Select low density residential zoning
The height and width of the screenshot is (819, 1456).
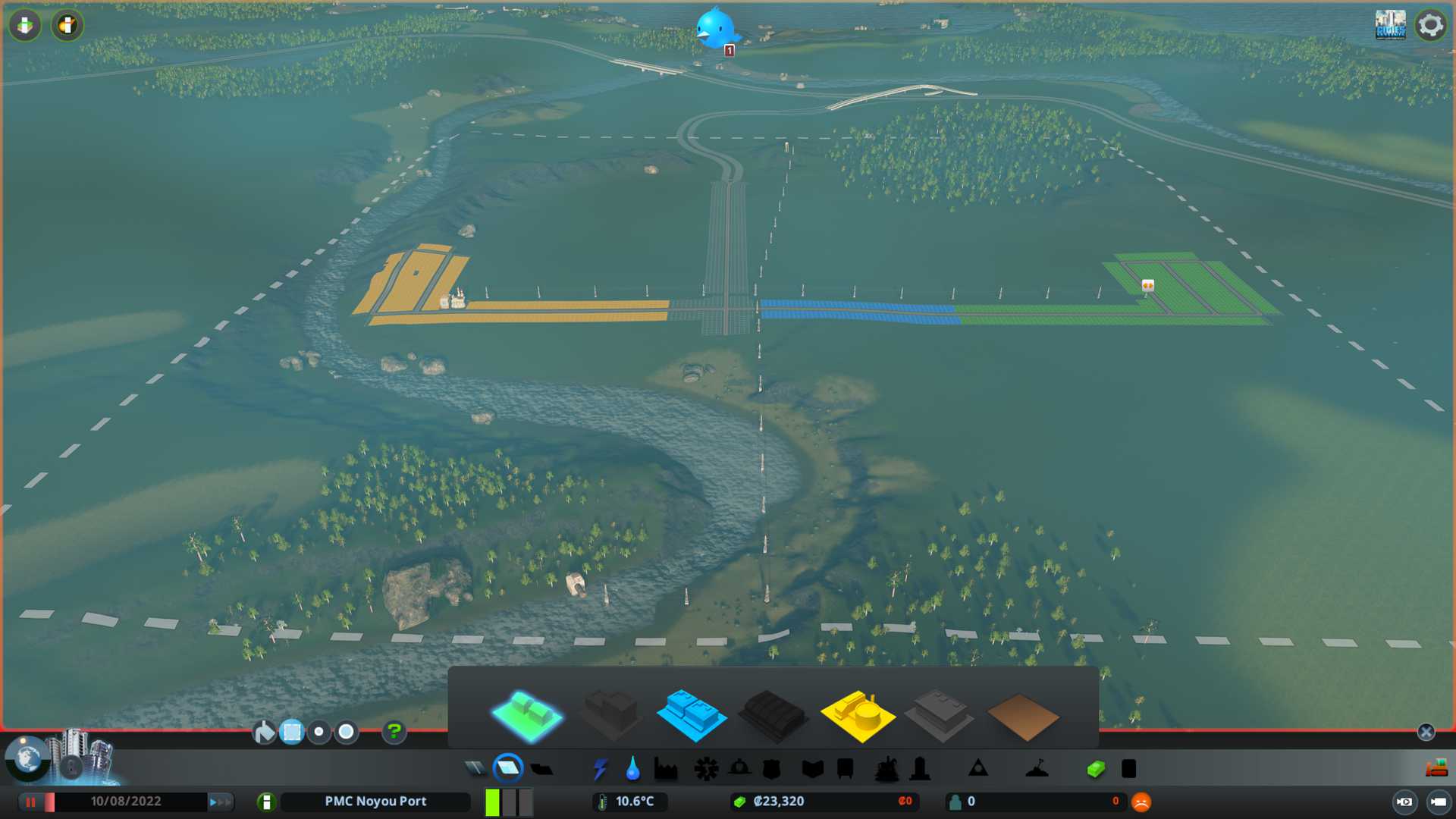528,714
